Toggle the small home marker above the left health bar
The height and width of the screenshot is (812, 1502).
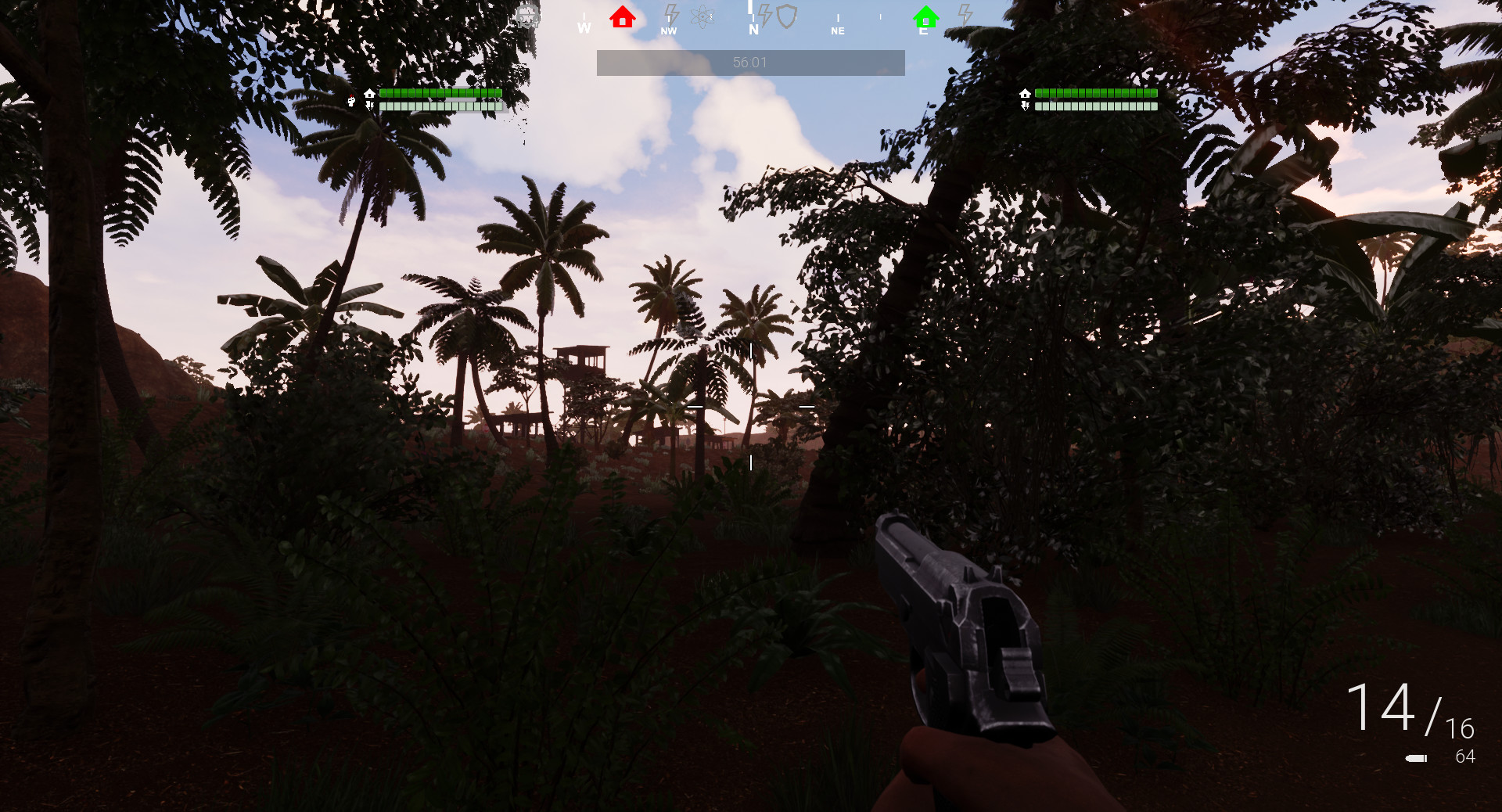tap(368, 95)
